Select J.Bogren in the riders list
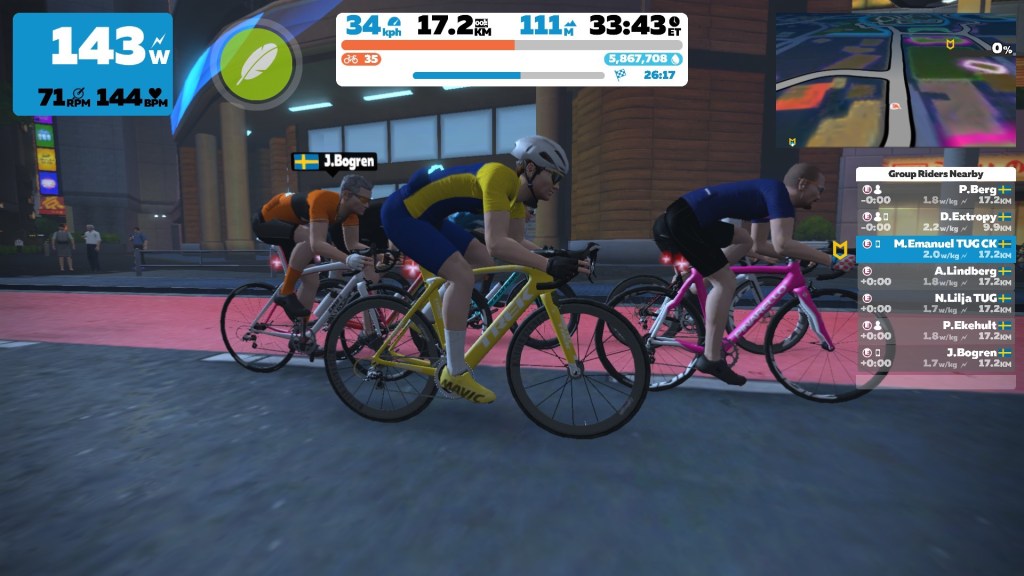1024x576 pixels. pos(935,357)
